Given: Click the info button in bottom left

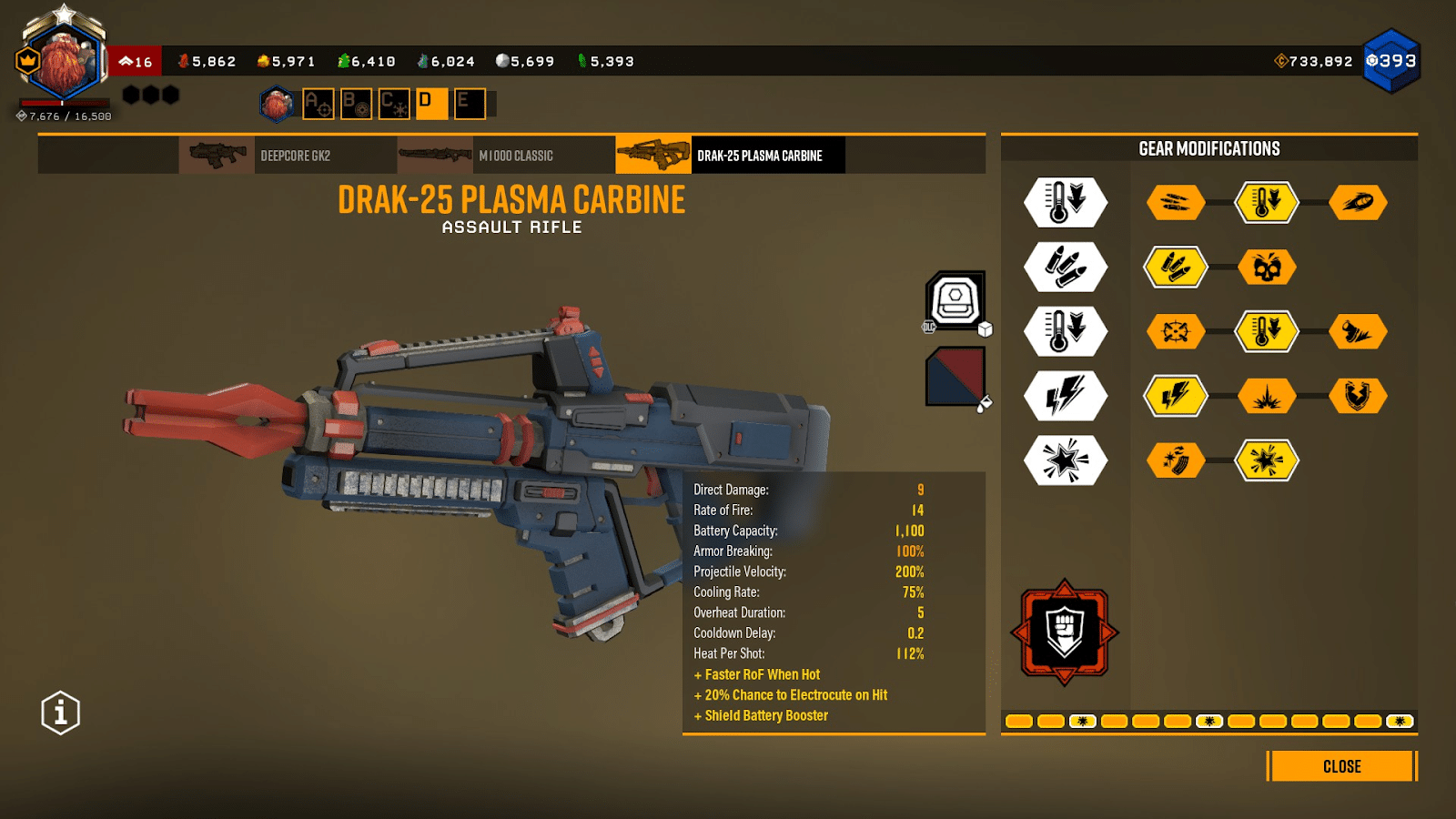Looking at the screenshot, I should (59, 713).
